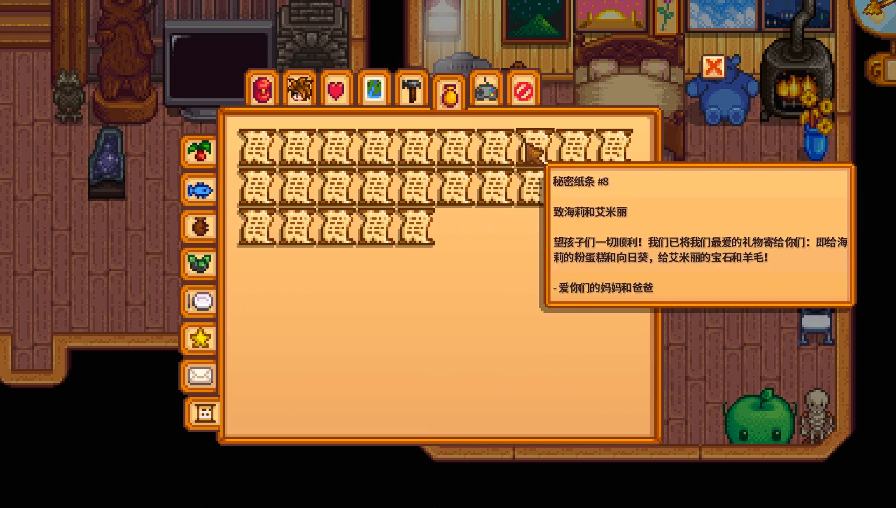The height and width of the screenshot is (508, 896).
Task: Open the options gamepad tab
Action: pos(486,90)
